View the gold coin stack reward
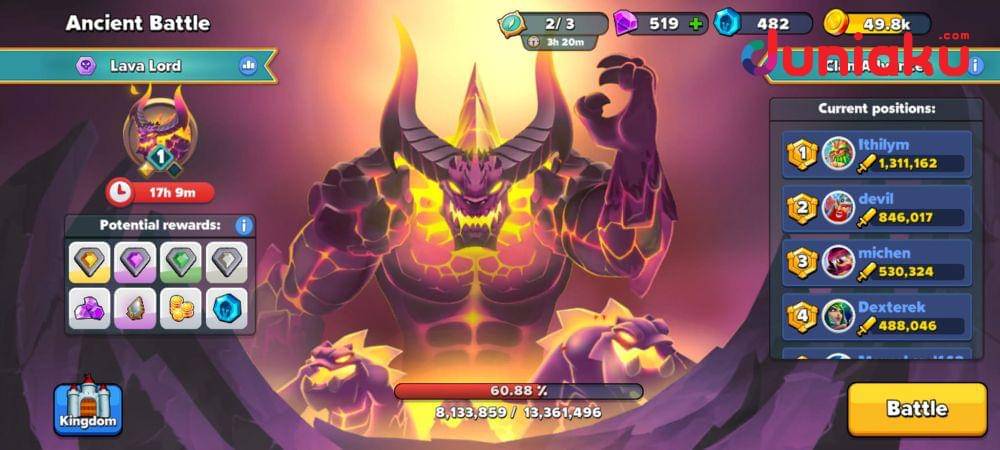Image resolution: width=1000 pixels, height=450 pixels. coord(182,308)
